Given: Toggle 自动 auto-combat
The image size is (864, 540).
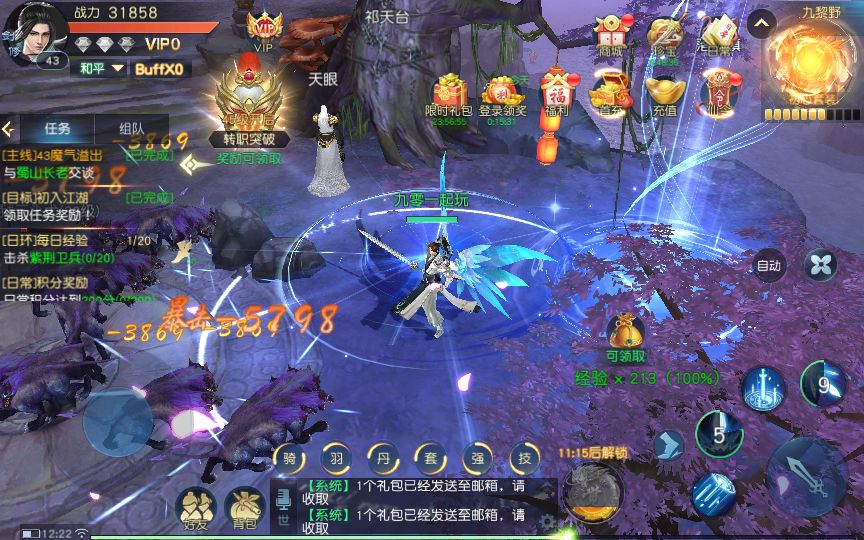Looking at the screenshot, I should click(768, 266).
